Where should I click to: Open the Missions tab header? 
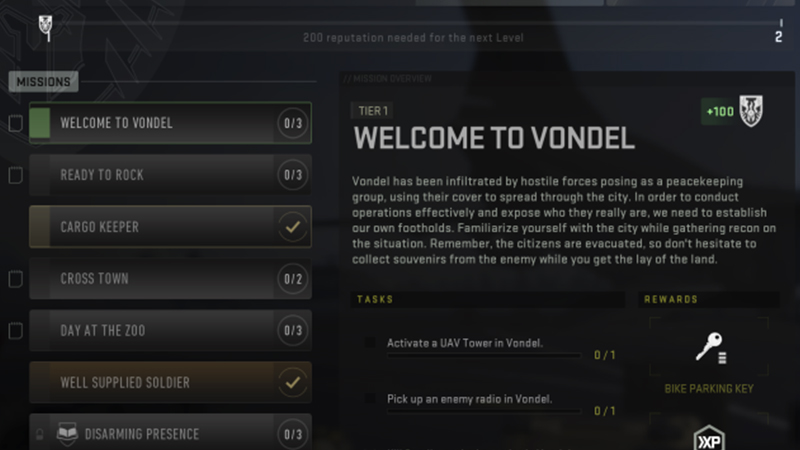tap(42, 83)
